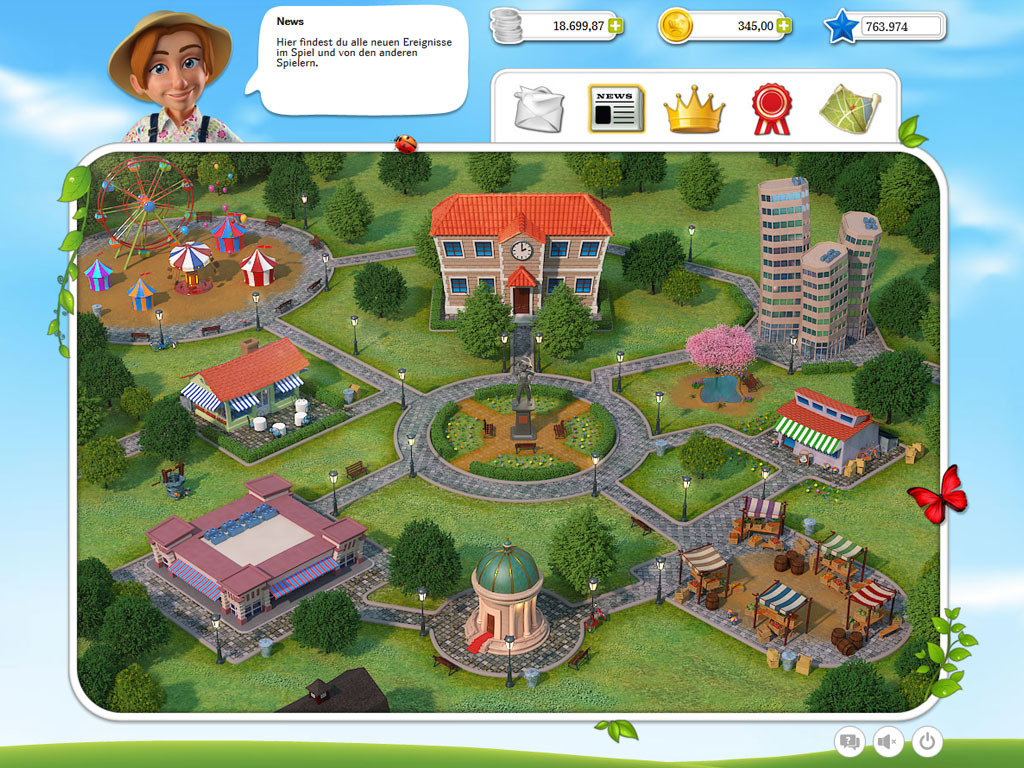1024x768 pixels.
Task: Open the help question speech bubble
Action: 850,741
